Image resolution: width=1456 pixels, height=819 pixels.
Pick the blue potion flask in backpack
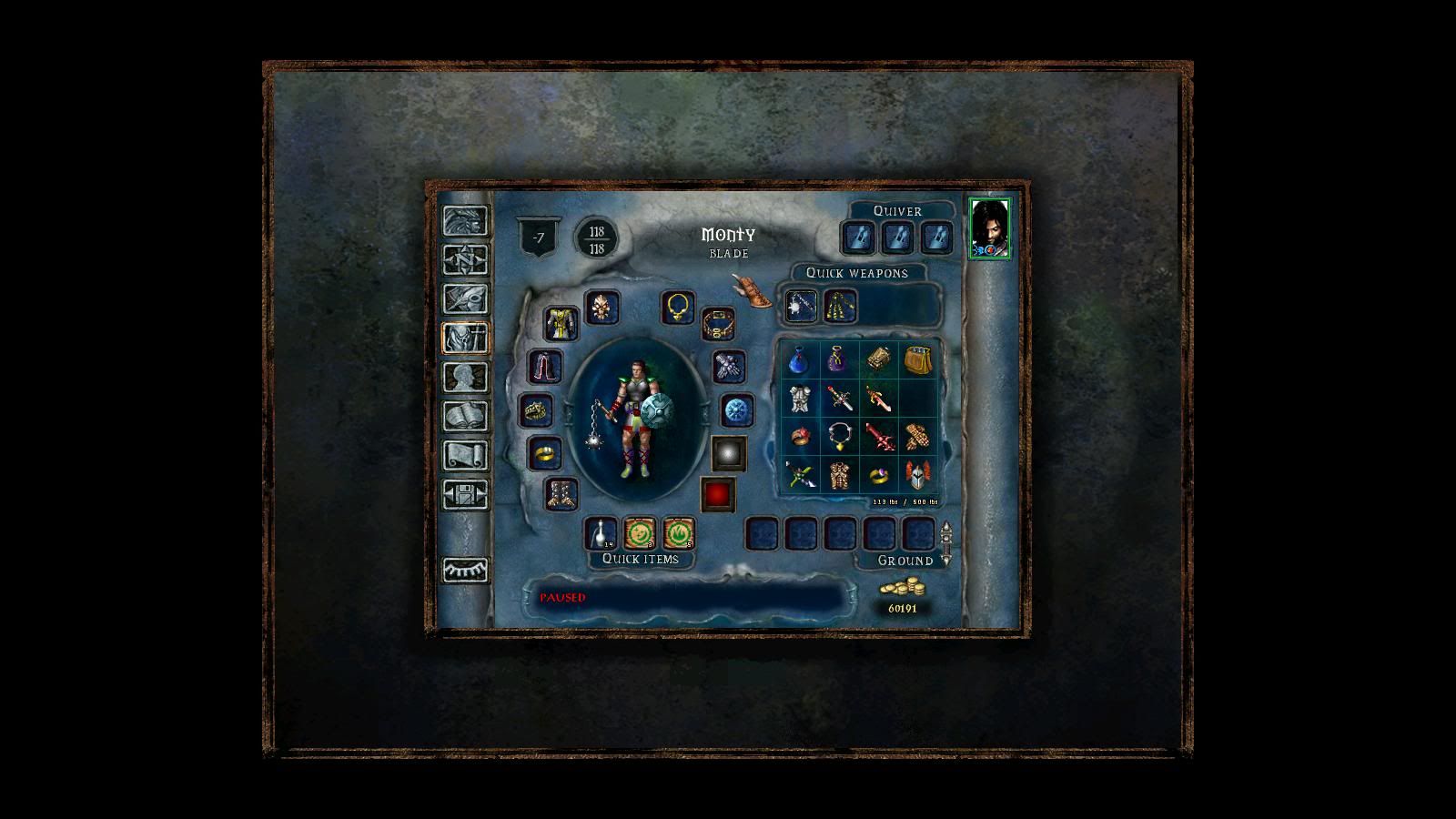click(799, 361)
